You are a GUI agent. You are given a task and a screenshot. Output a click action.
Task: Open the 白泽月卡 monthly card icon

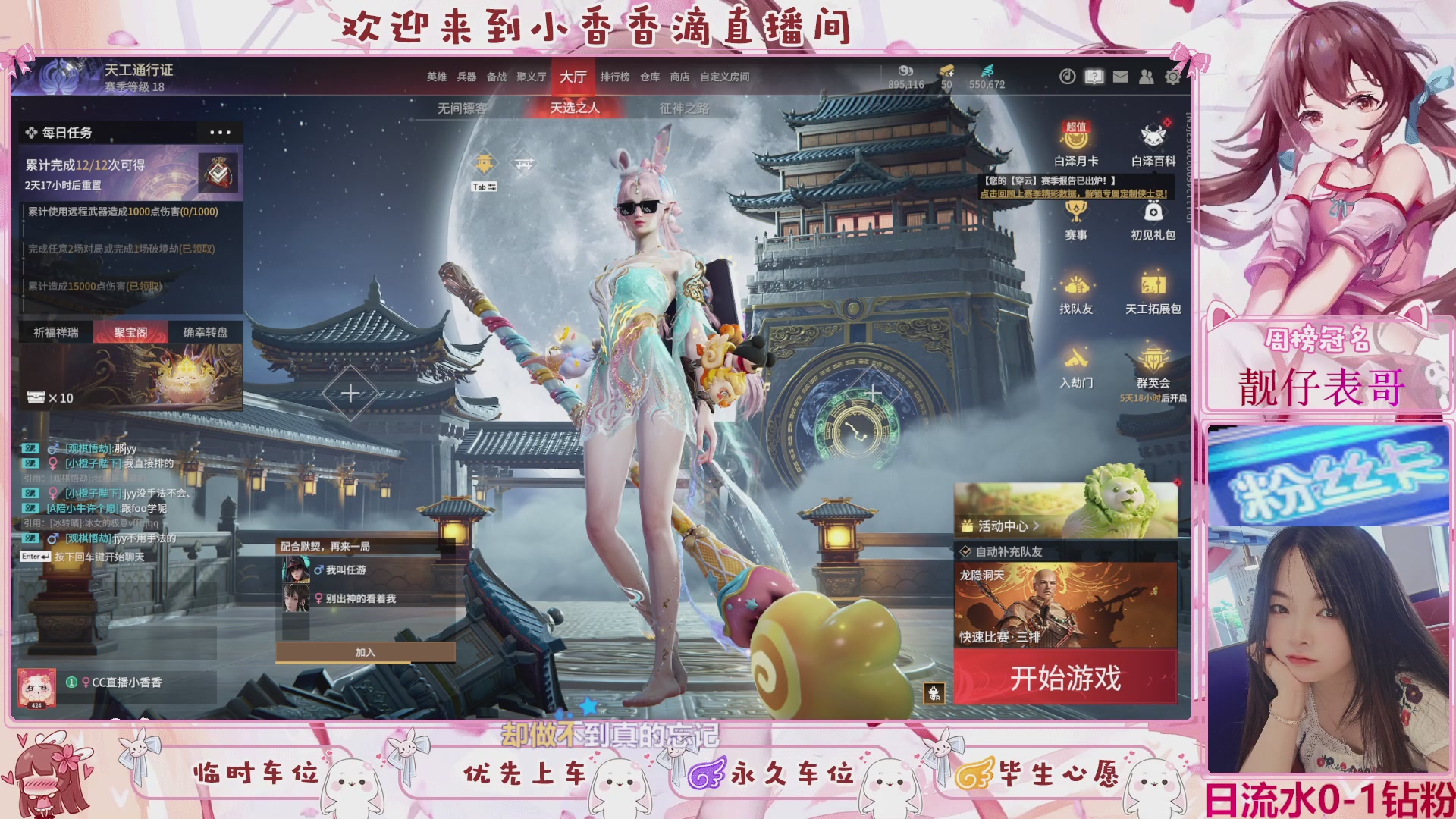tap(1076, 140)
